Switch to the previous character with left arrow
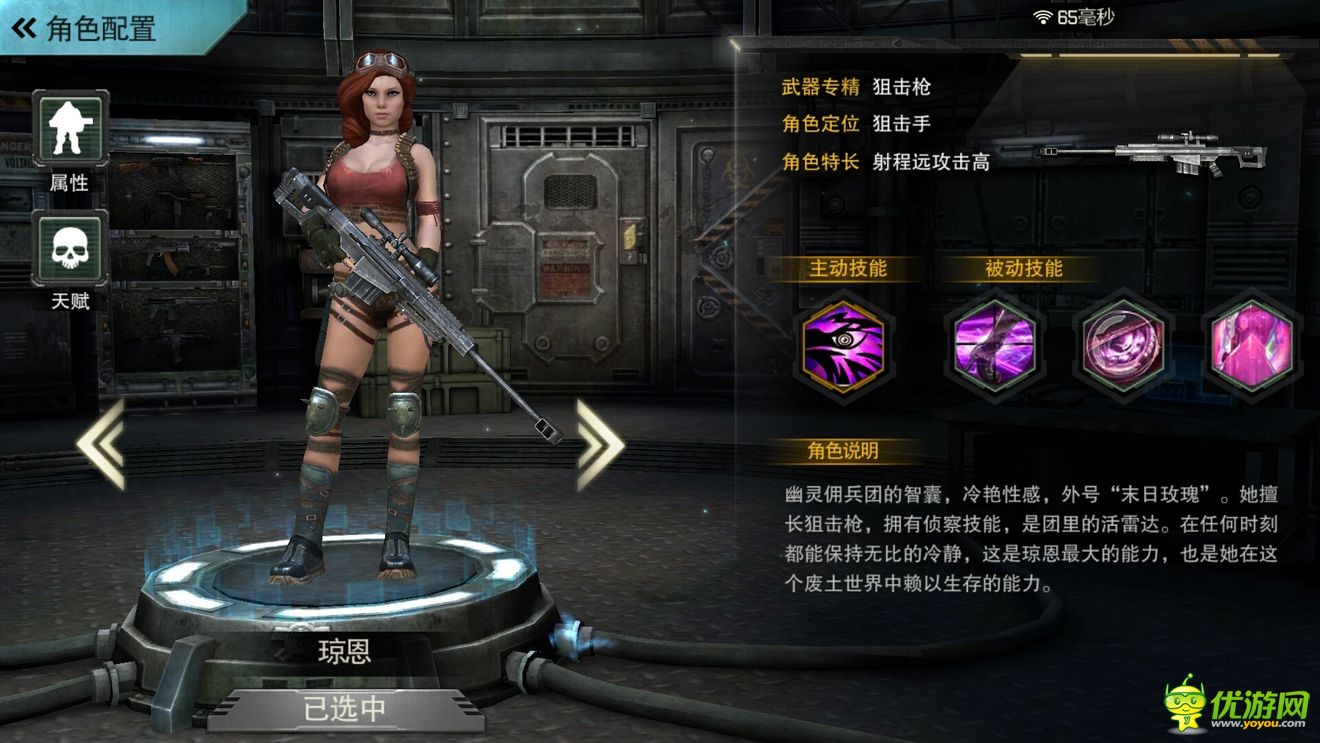 (x=101, y=444)
